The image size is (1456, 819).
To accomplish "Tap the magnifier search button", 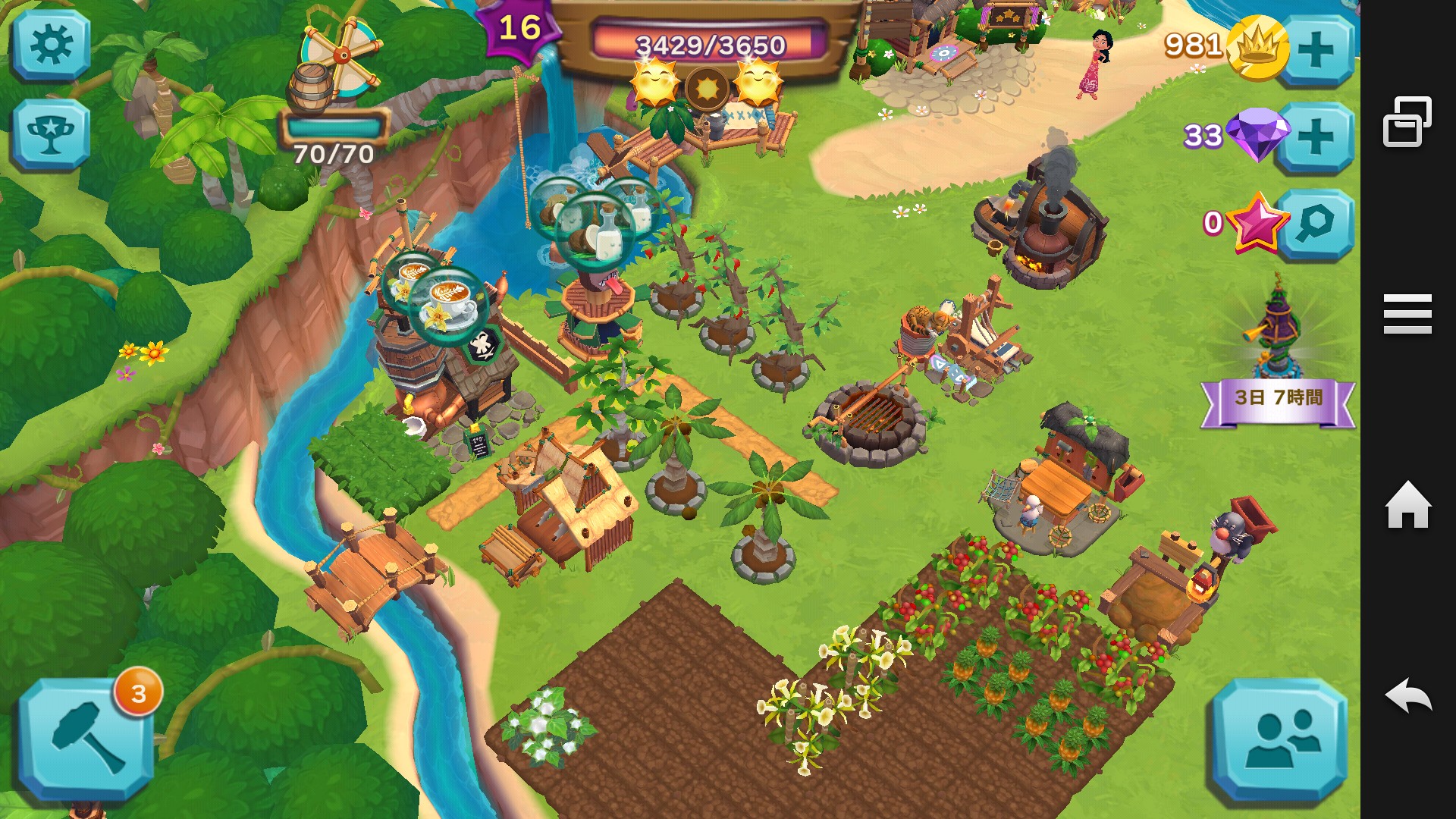I will tap(1316, 224).
